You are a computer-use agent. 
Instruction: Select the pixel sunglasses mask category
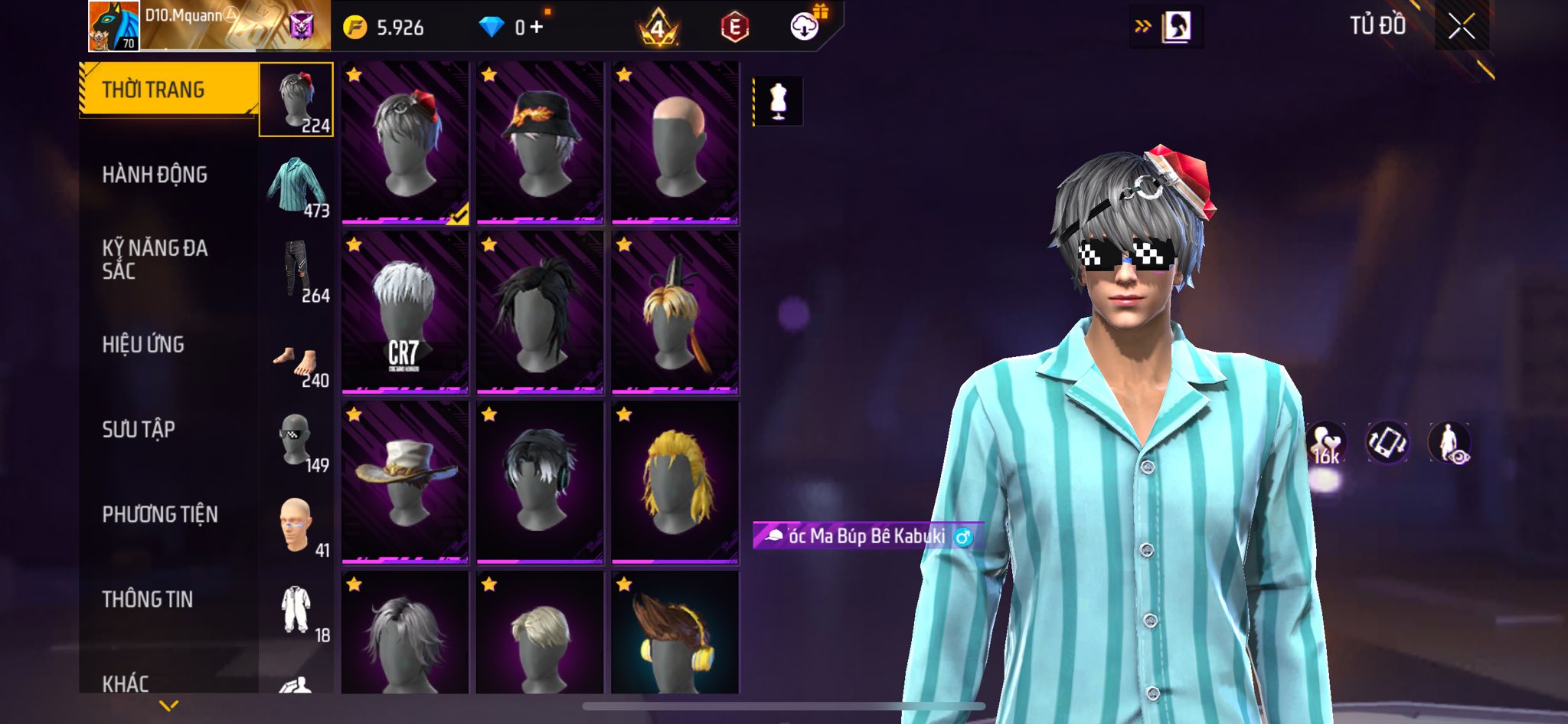click(x=297, y=441)
